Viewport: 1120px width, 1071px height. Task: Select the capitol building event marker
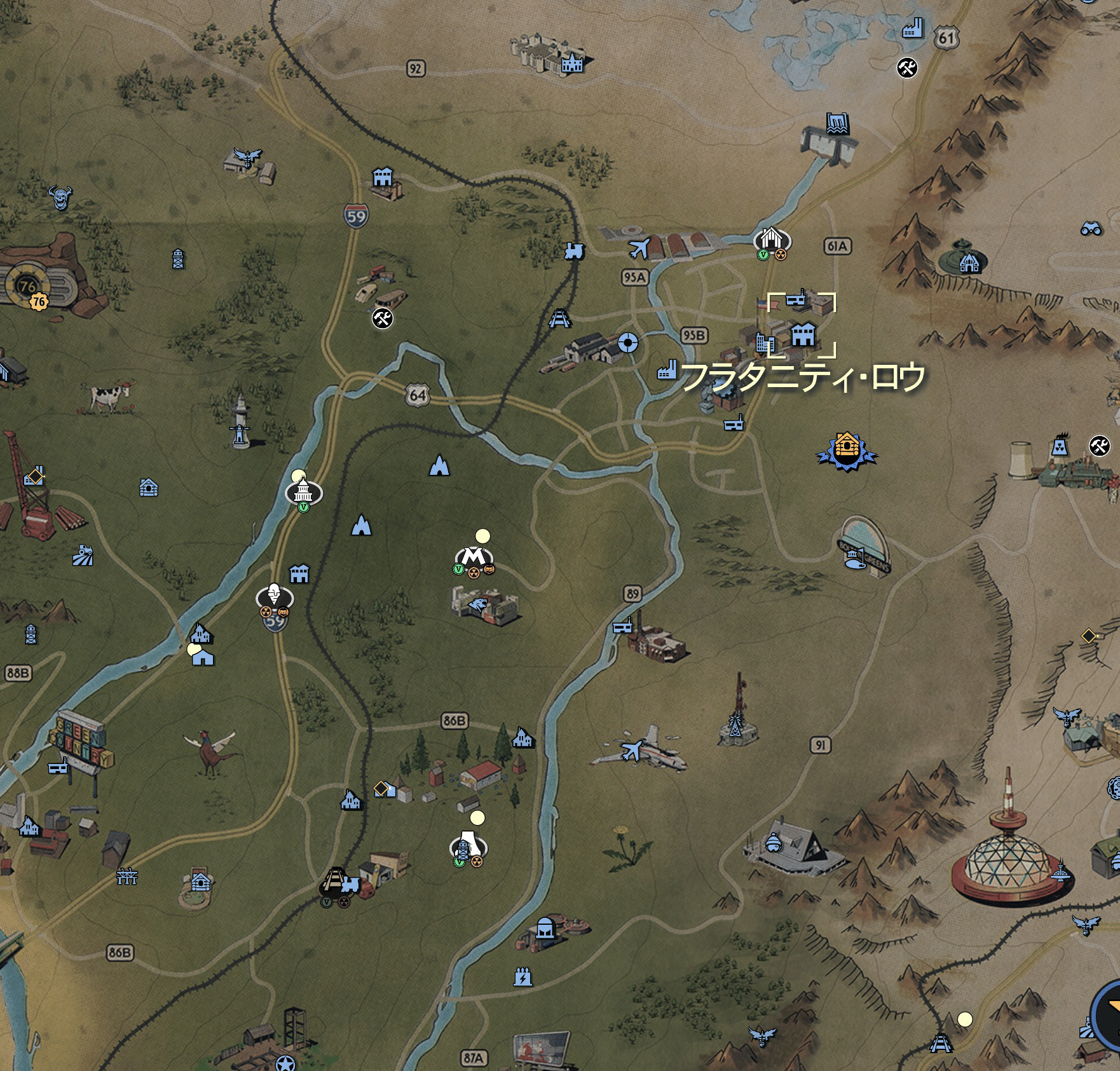click(x=304, y=491)
